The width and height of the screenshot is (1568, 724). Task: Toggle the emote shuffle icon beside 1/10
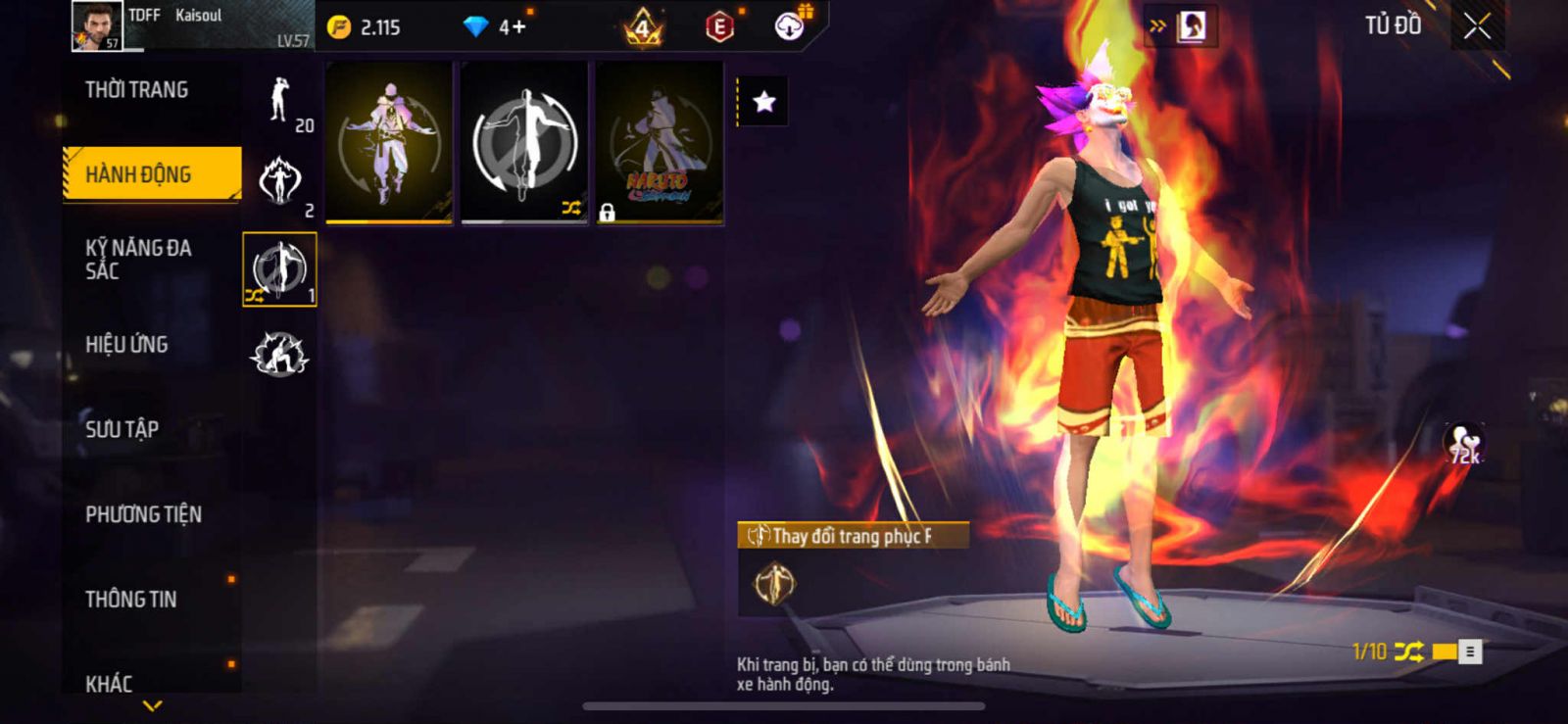pyautogui.click(x=1408, y=652)
